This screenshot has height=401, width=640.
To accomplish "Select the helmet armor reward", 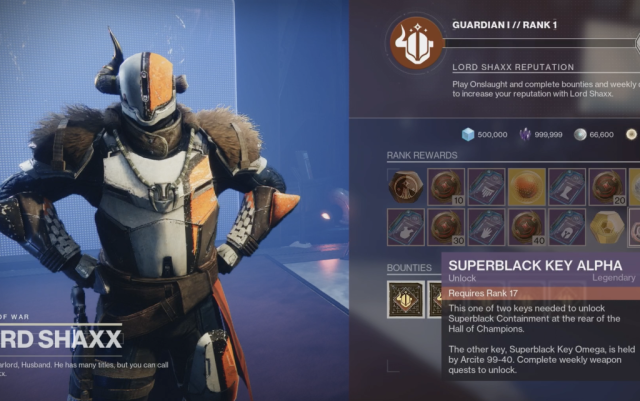I will point(567,227).
